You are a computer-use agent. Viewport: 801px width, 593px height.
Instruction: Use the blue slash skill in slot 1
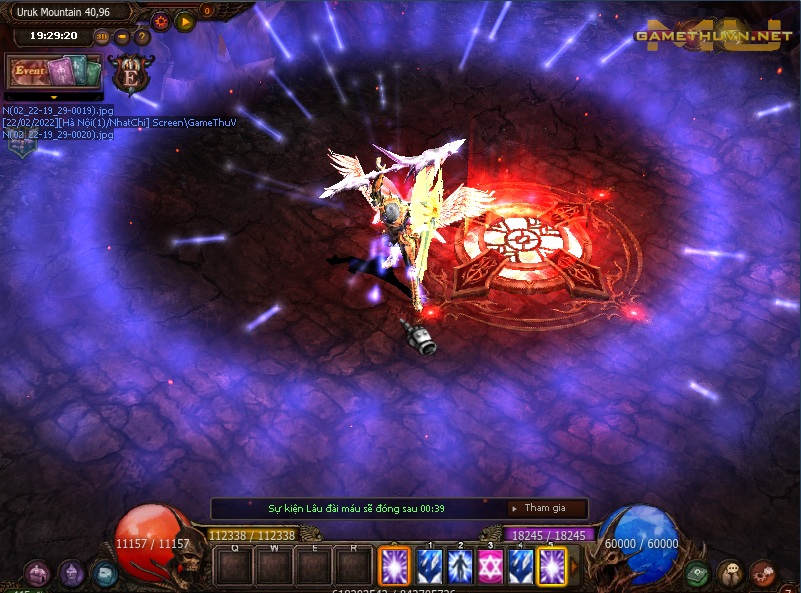coord(429,566)
